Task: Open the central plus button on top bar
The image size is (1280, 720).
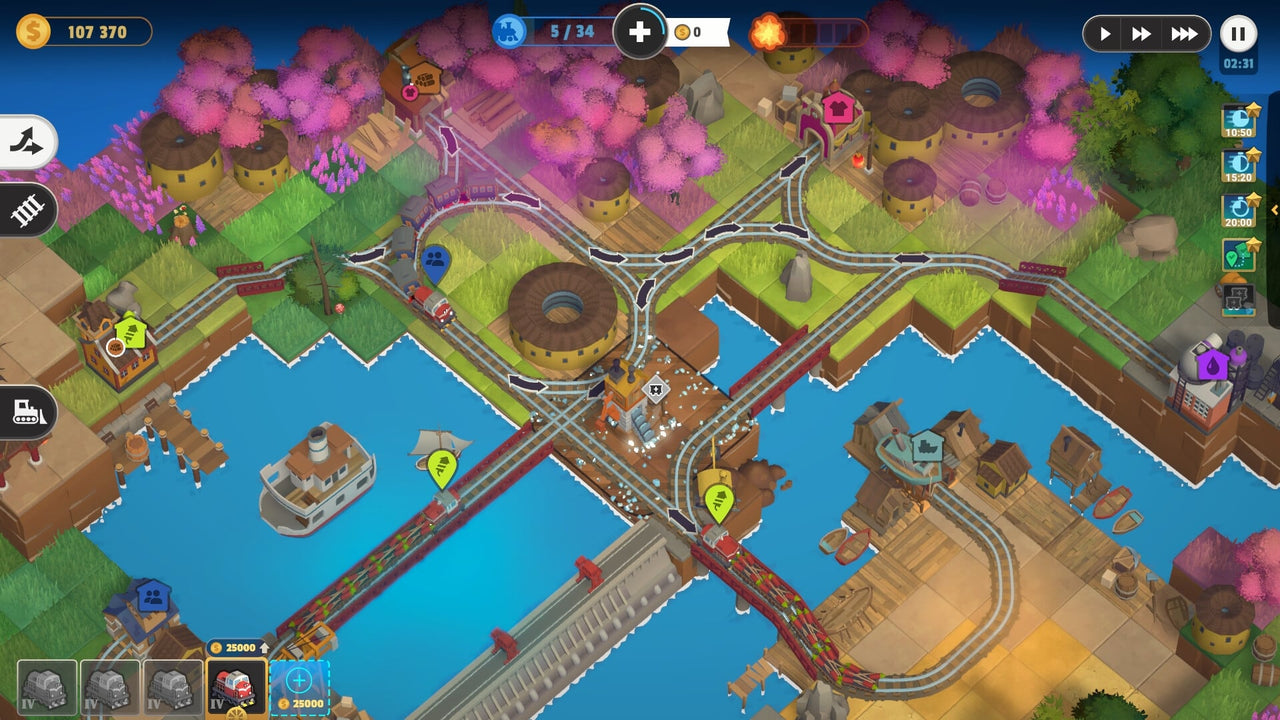Action: pos(640,32)
